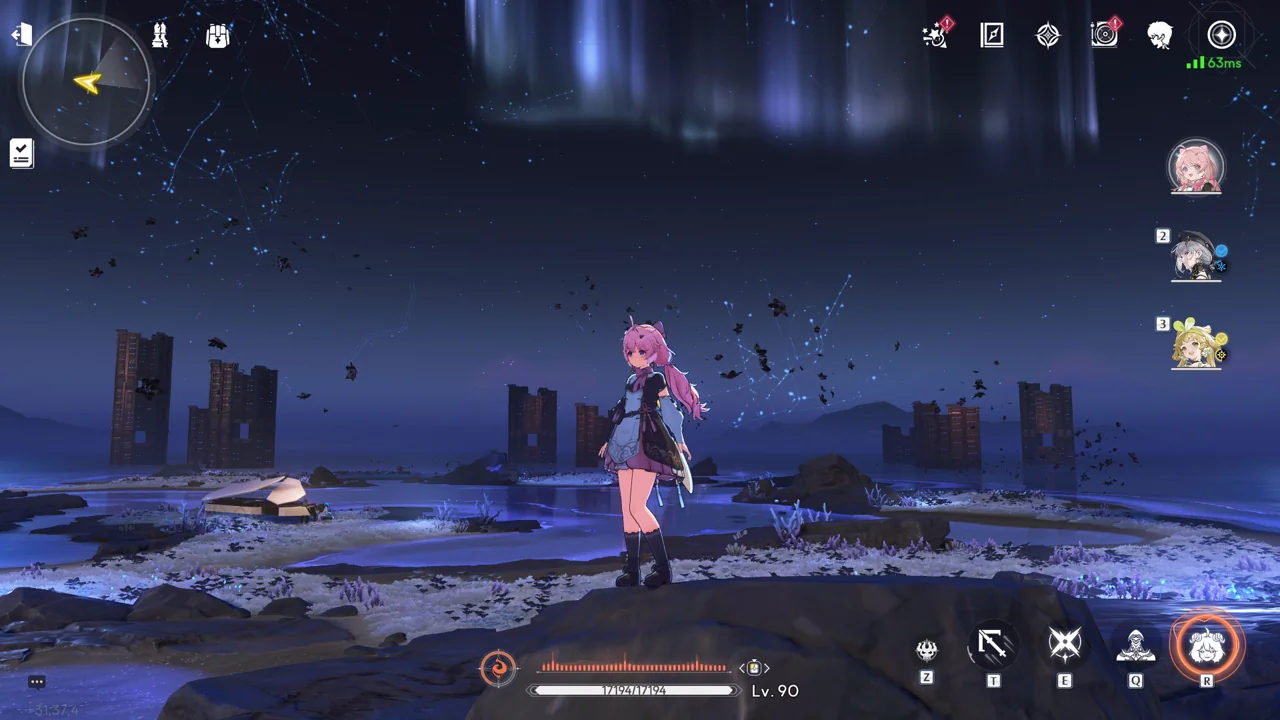Open the quest checklist icon
The width and height of the screenshot is (1280, 720).
(x=21, y=153)
